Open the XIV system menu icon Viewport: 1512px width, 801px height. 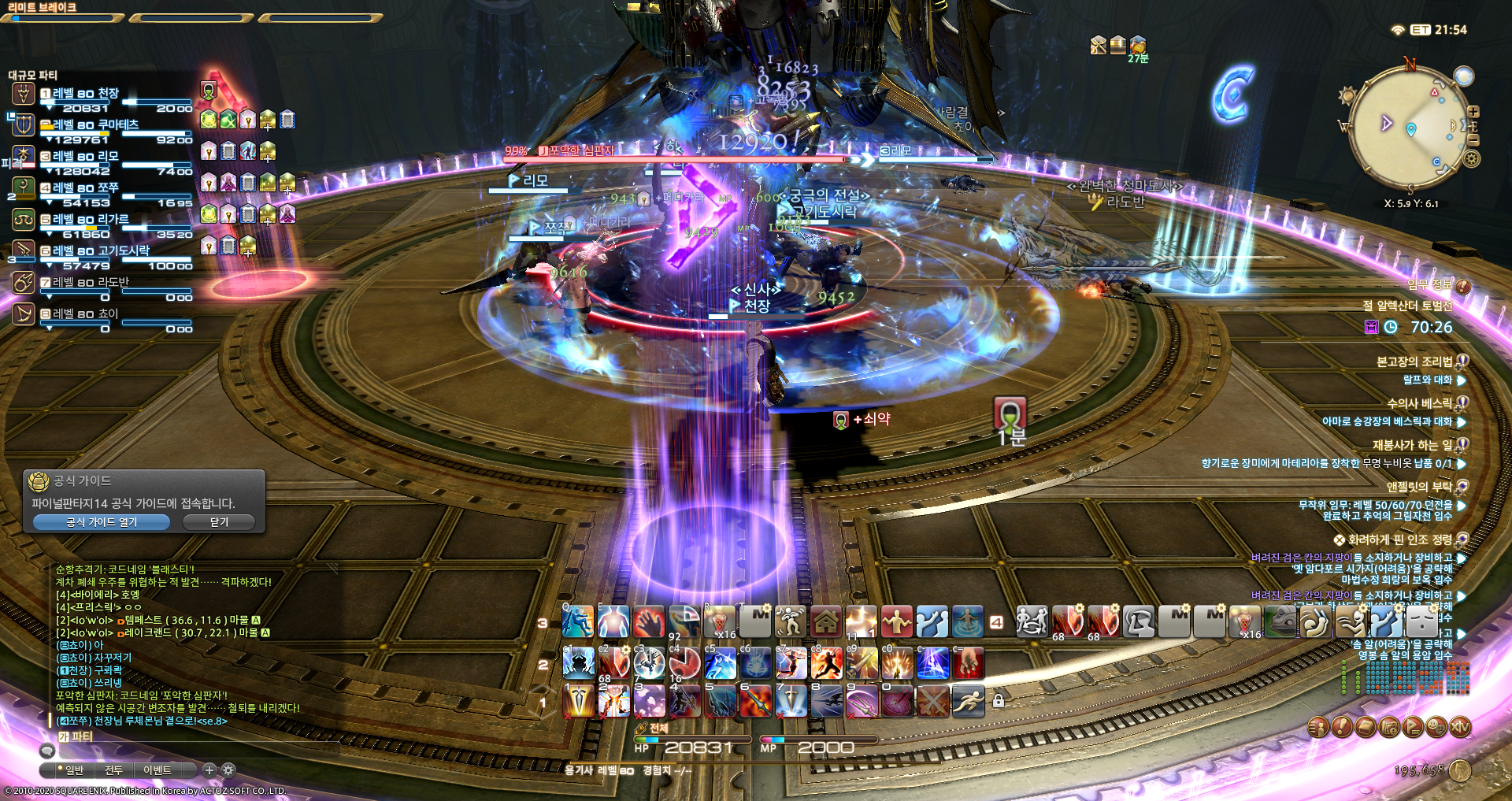pos(1460,728)
